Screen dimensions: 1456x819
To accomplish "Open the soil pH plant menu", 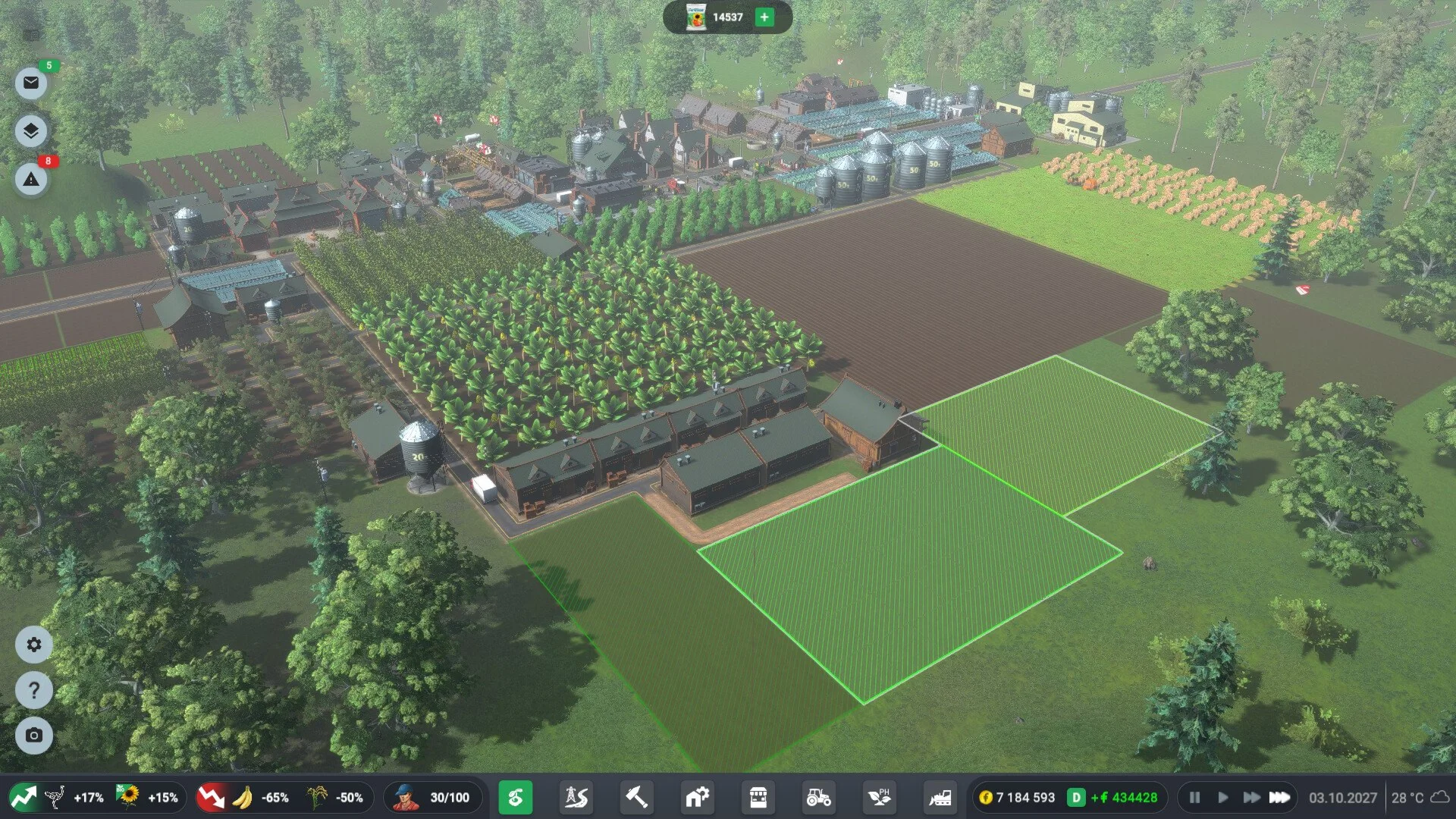I will click(x=880, y=798).
